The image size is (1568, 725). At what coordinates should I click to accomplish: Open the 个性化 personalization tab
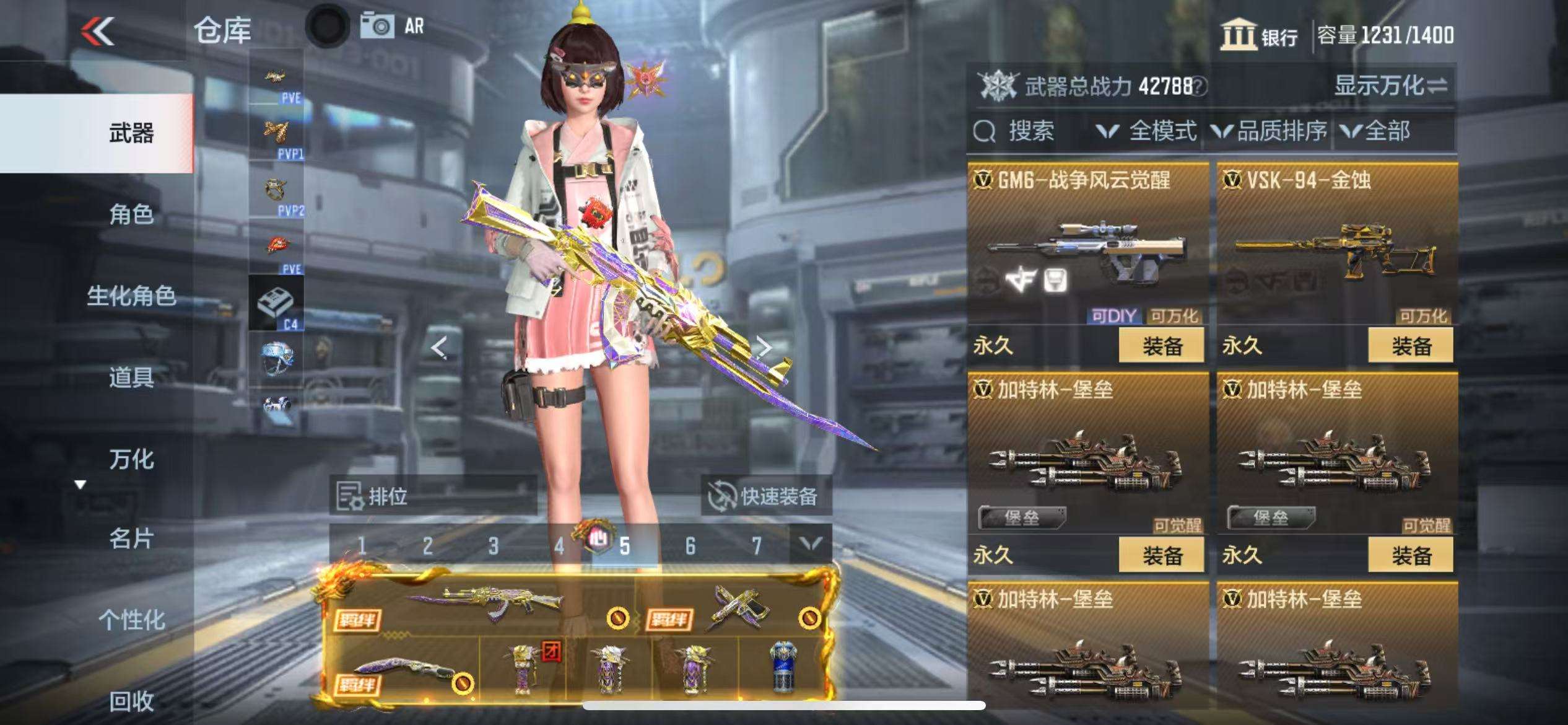[x=131, y=620]
